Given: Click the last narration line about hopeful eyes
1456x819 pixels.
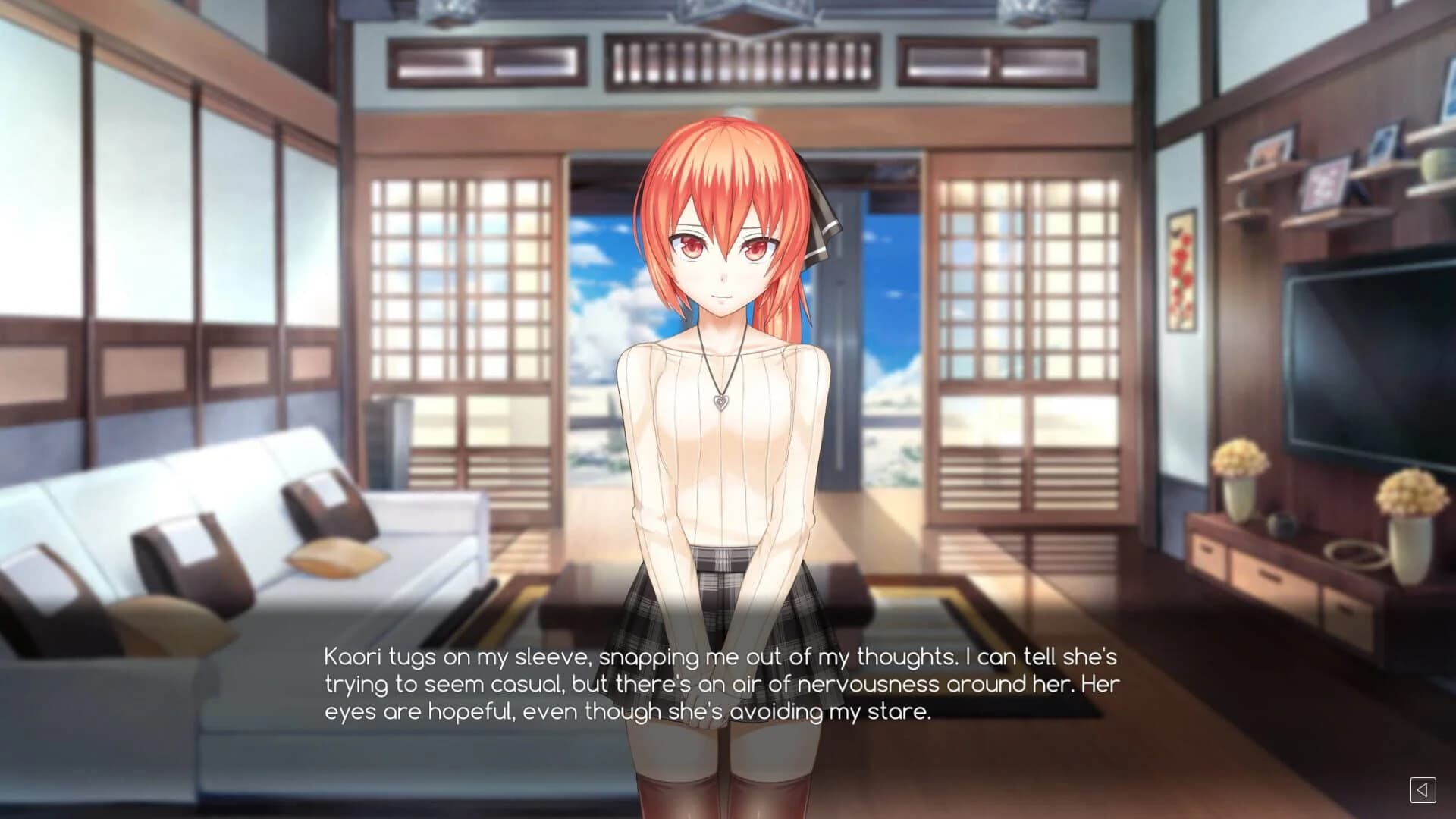Looking at the screenshot, I should pos(629,711).
